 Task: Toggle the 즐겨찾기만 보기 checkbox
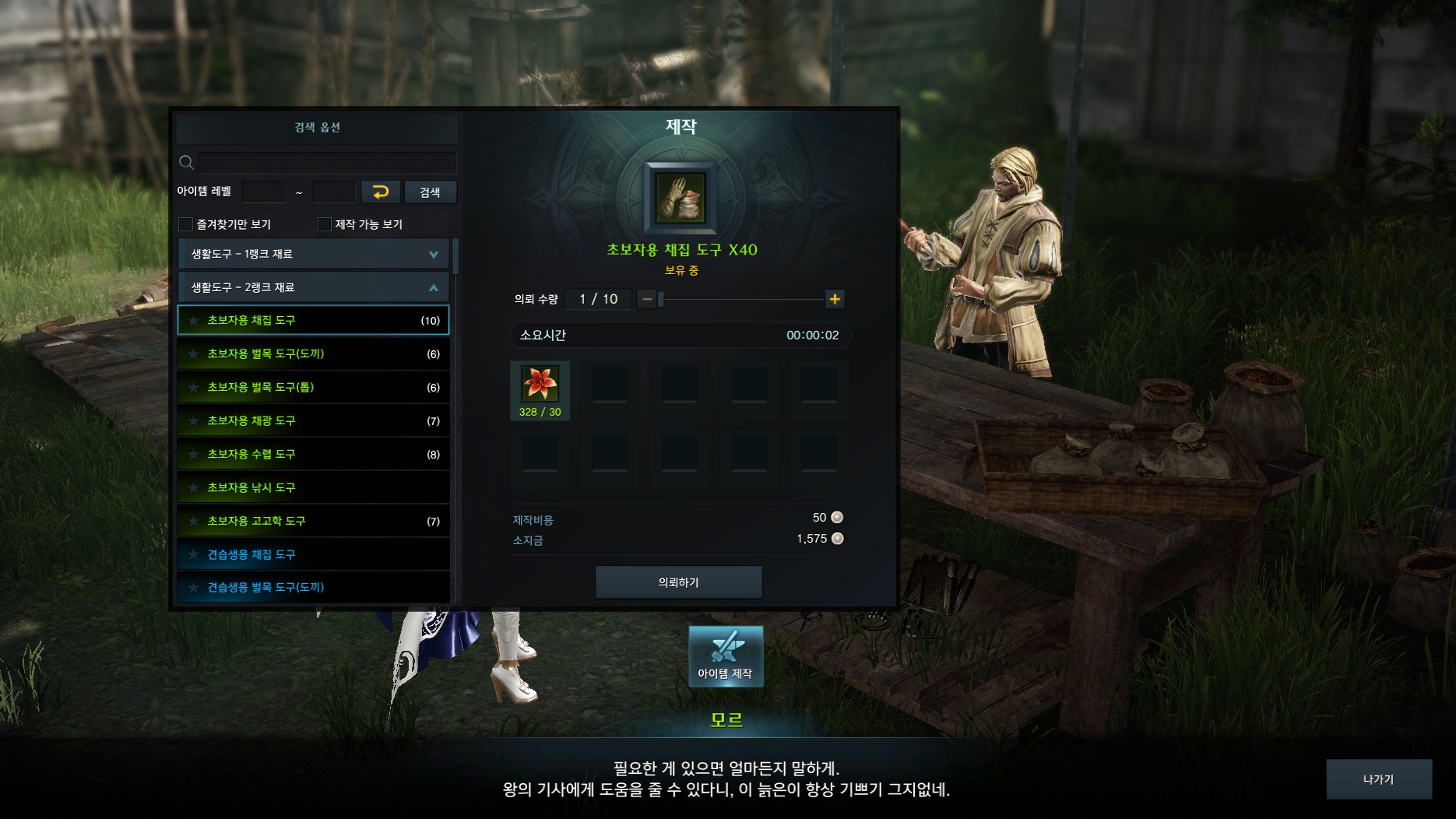click(186, 224)
